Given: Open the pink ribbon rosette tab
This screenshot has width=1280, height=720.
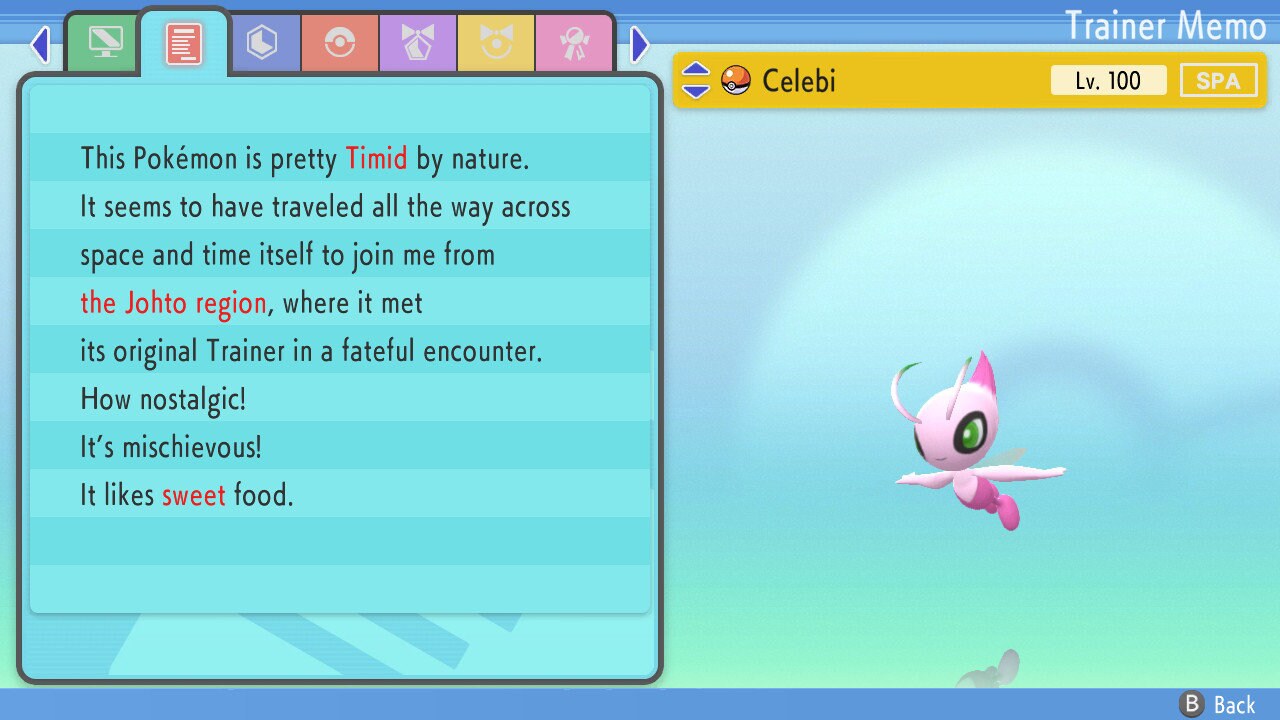Looking at the screenshot, I should coord(574,43).
